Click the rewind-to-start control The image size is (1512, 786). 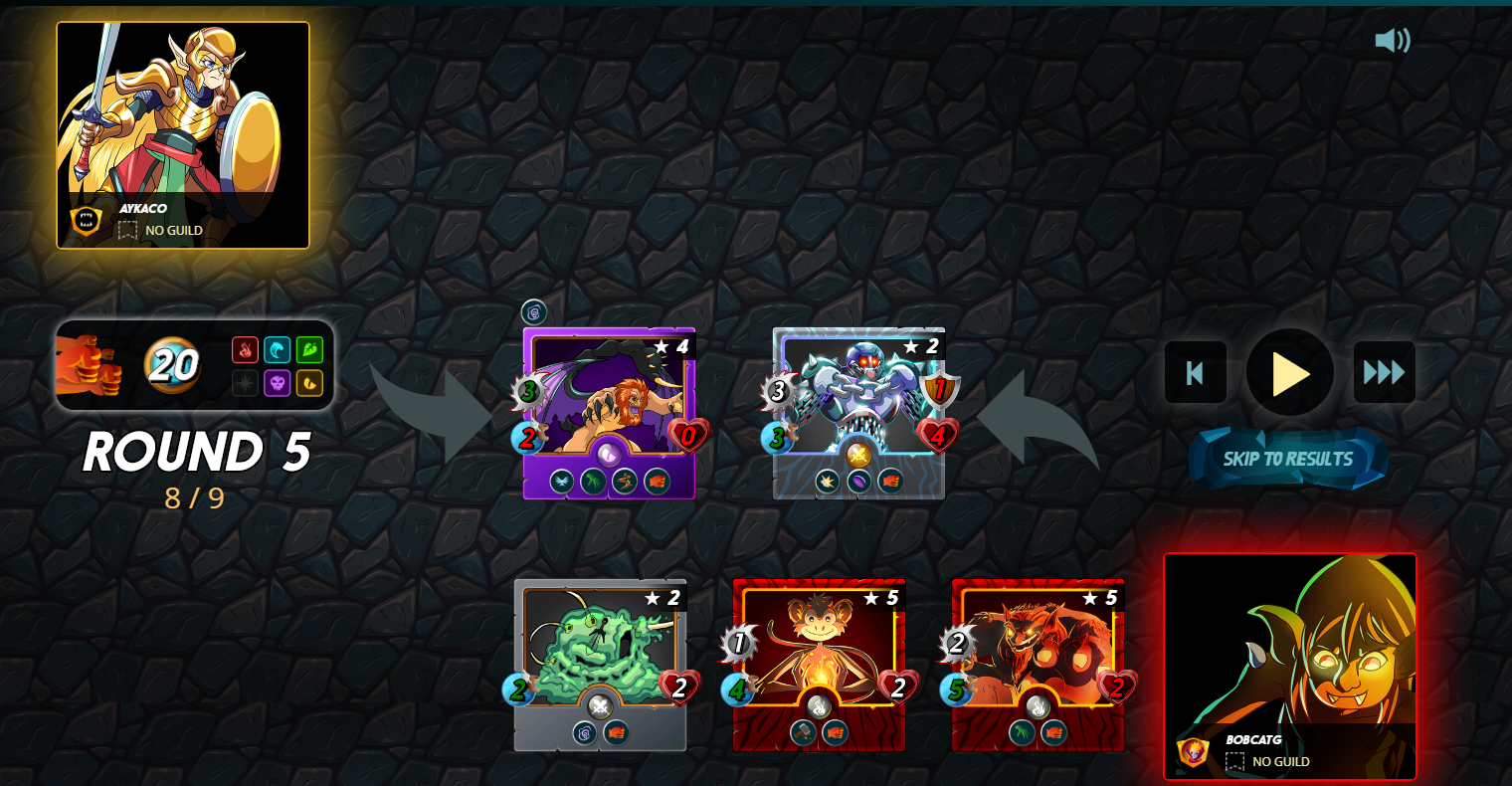click(1195, 372)
